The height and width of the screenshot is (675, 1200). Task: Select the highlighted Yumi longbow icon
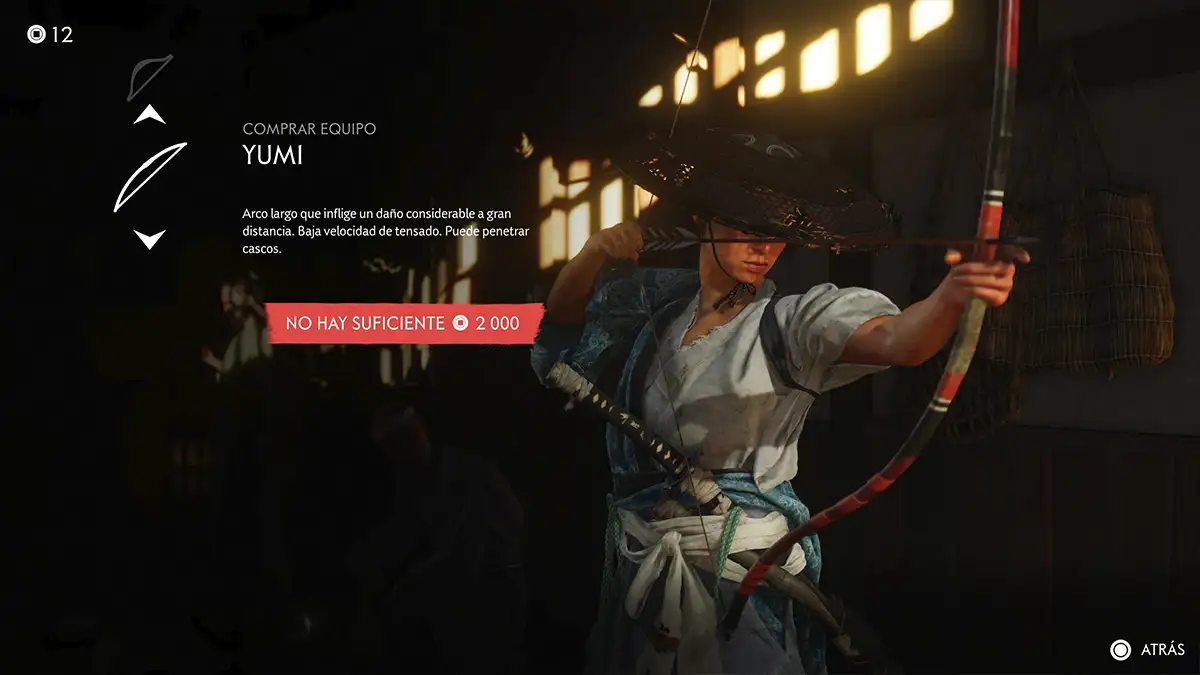click(150, 177)
